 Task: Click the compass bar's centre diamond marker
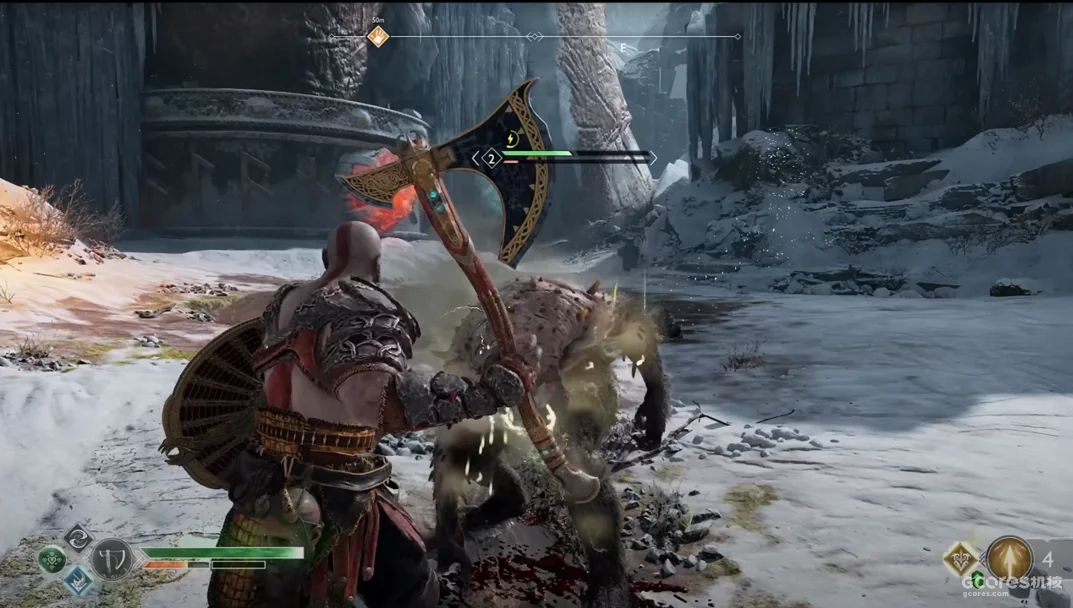[535, 37]
